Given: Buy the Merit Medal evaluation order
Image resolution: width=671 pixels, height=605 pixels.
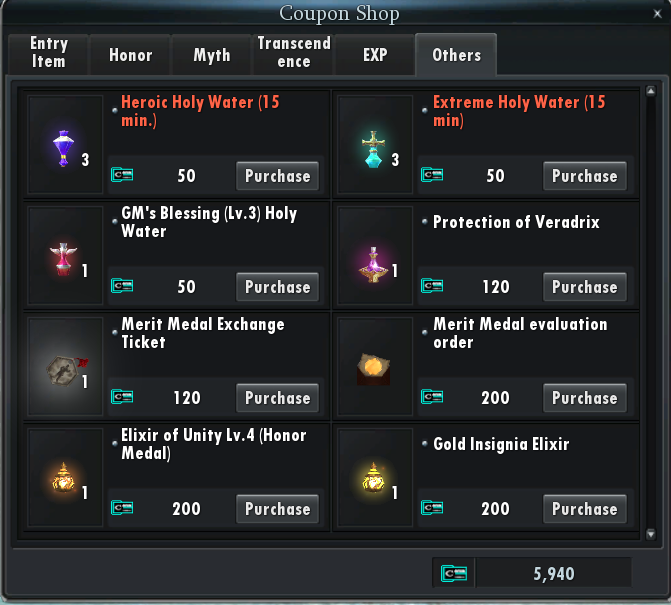Looking at the screenshot, I should 585,398.
